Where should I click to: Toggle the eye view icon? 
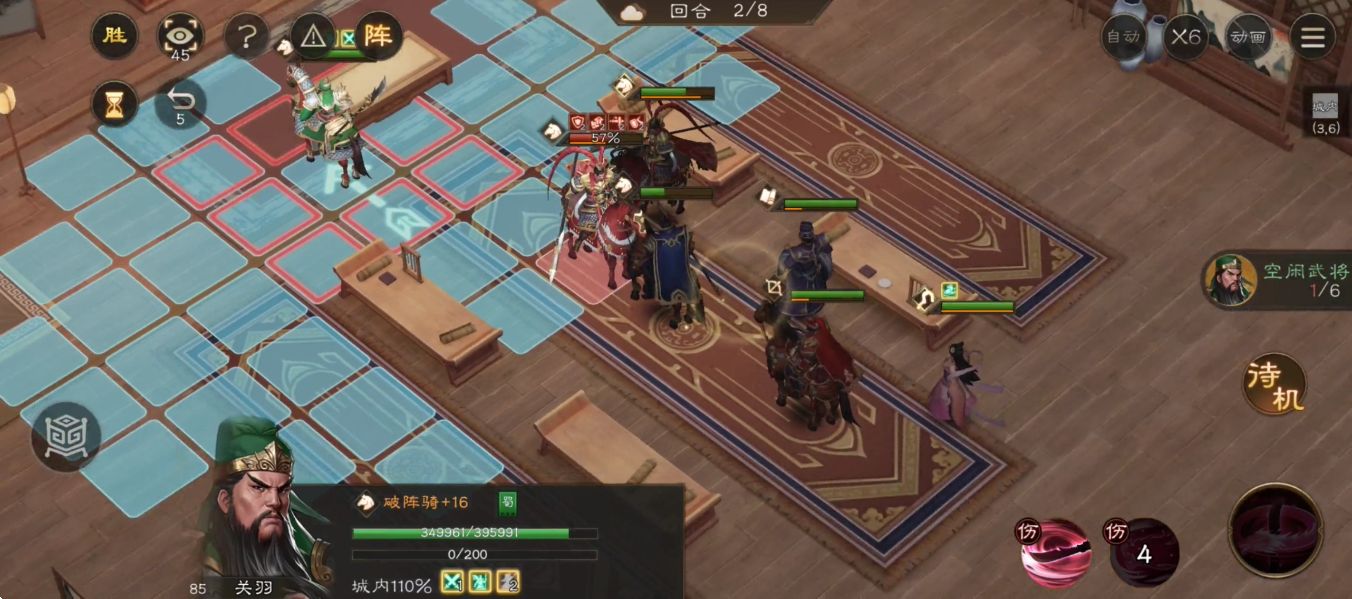pos(181,38)
